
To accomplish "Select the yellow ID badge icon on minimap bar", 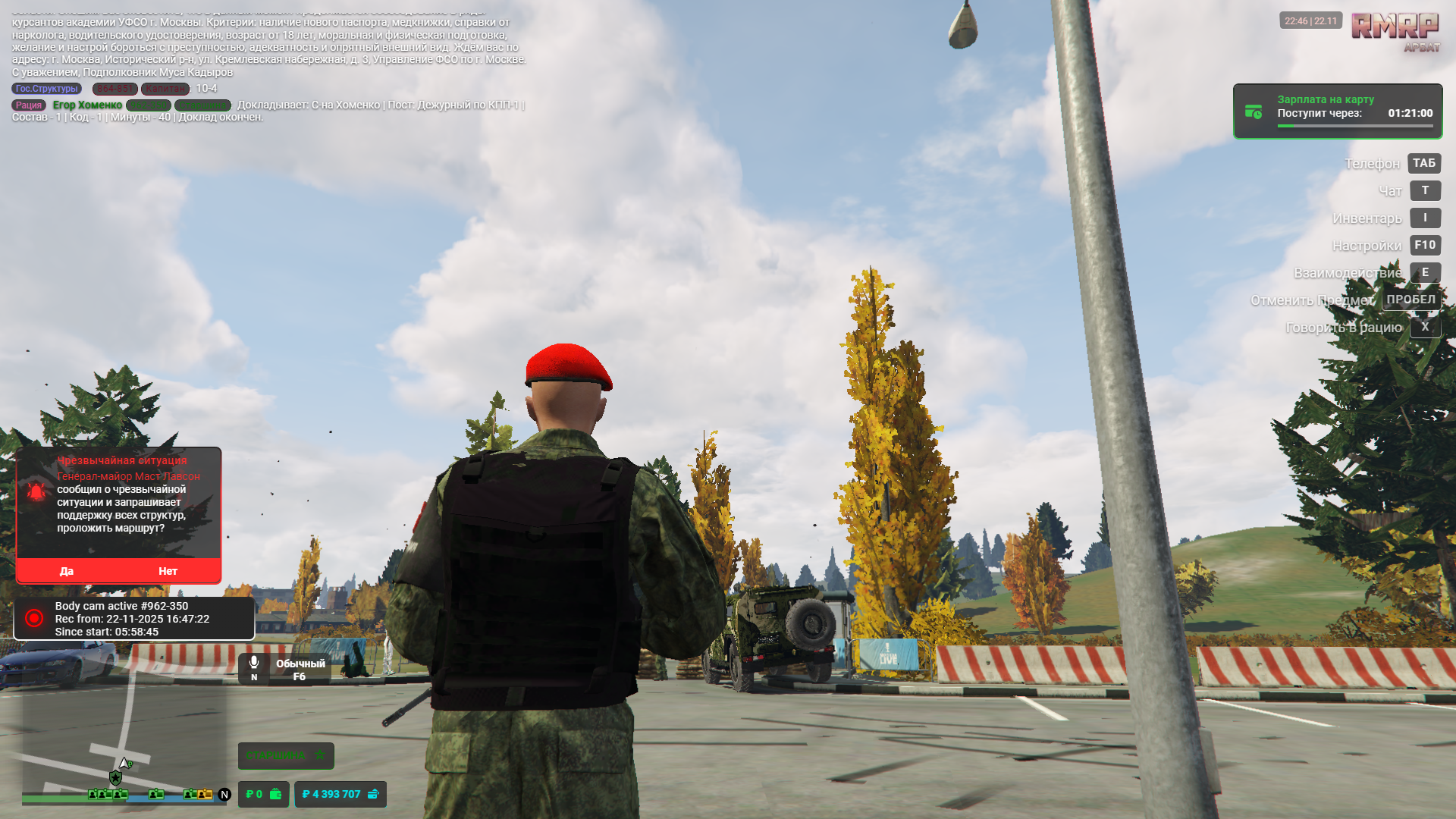I will coord(203,795).
